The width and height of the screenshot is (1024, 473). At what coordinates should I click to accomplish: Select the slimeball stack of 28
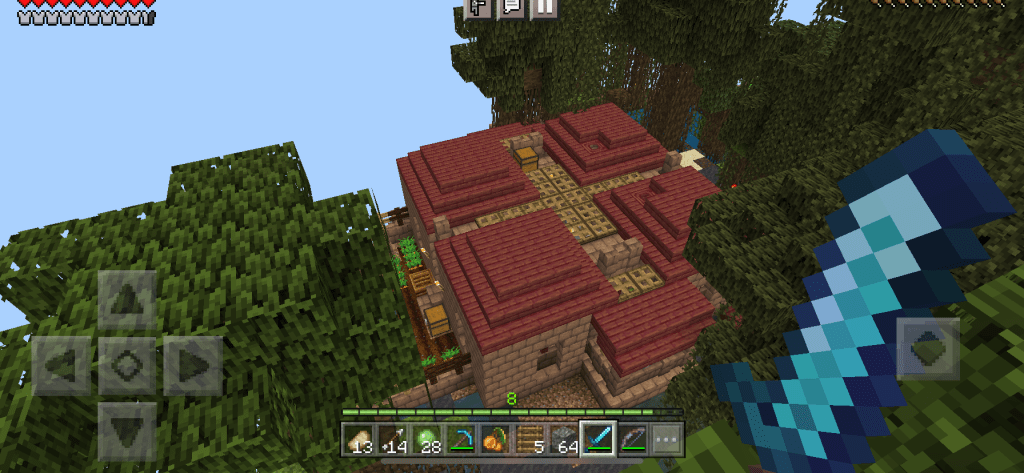428,438
